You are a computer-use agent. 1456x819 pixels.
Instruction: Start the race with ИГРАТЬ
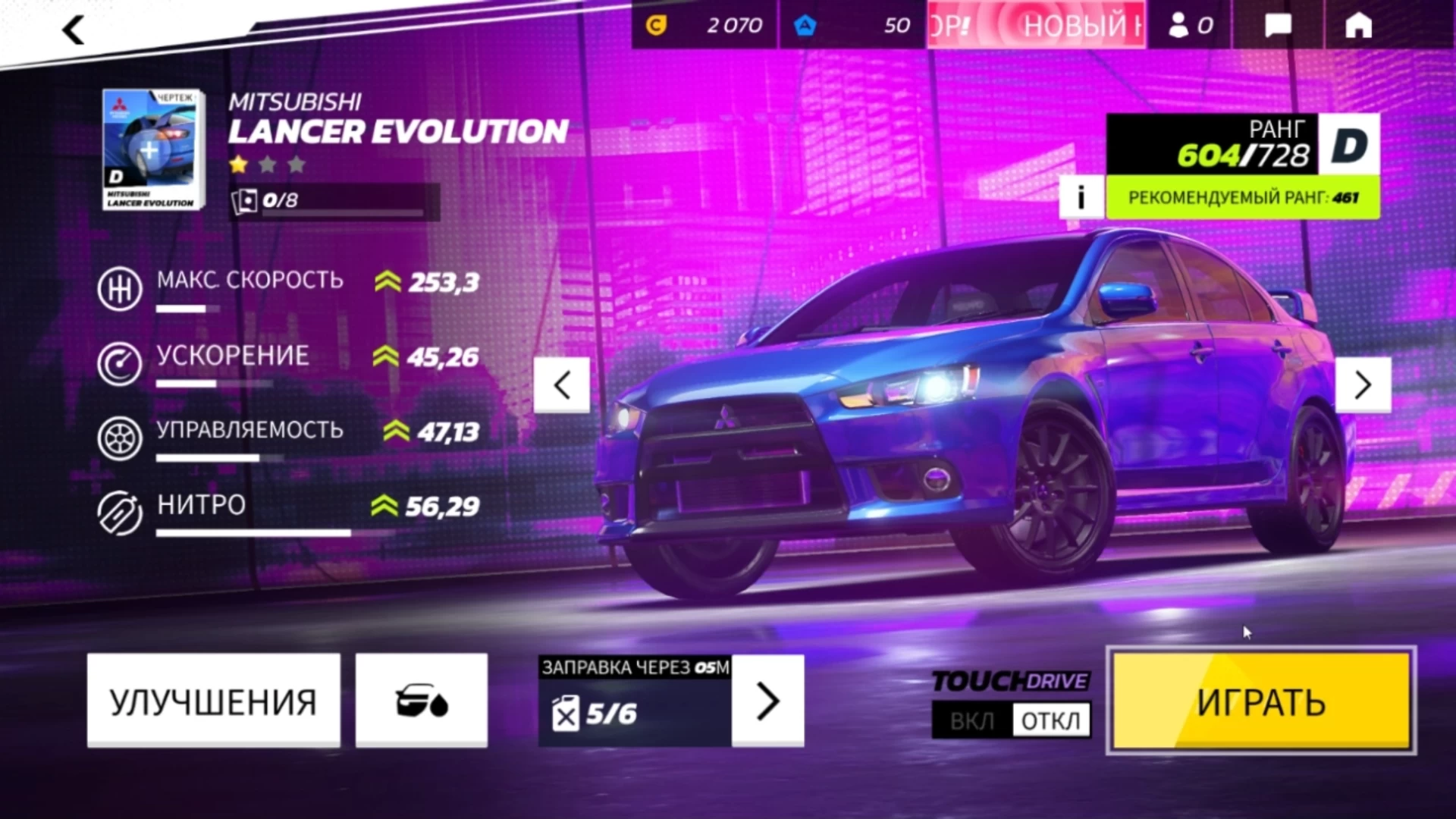pyautogui.click(x=1261, y=701)
